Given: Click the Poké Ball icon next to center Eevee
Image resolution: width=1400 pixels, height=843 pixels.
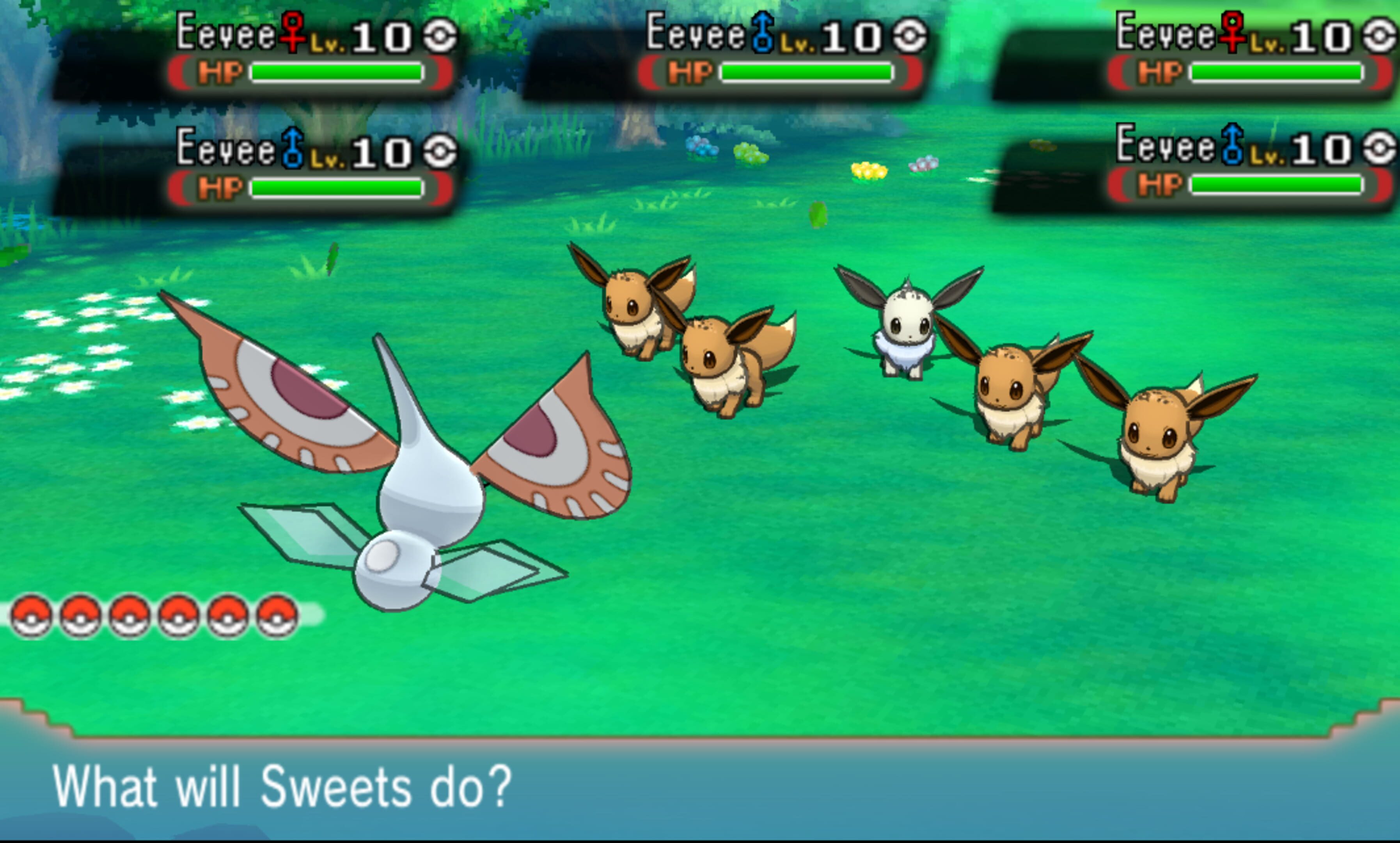Looking at the screenshot, I should click(x=910, y=35).
